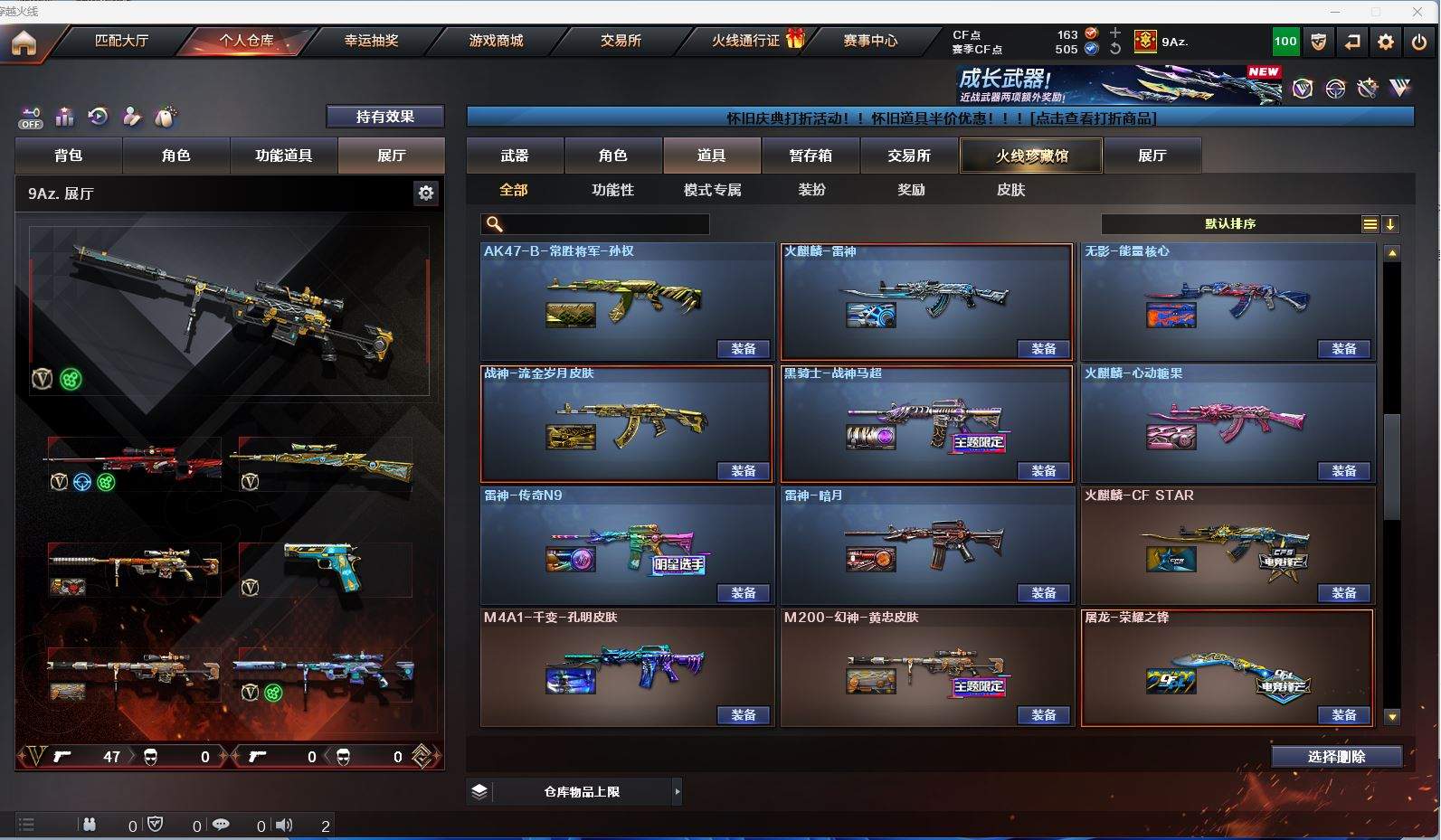Visit the 游戏商城 game shop
Viewport: 1441px width, 840px height.
pos(496,41)
